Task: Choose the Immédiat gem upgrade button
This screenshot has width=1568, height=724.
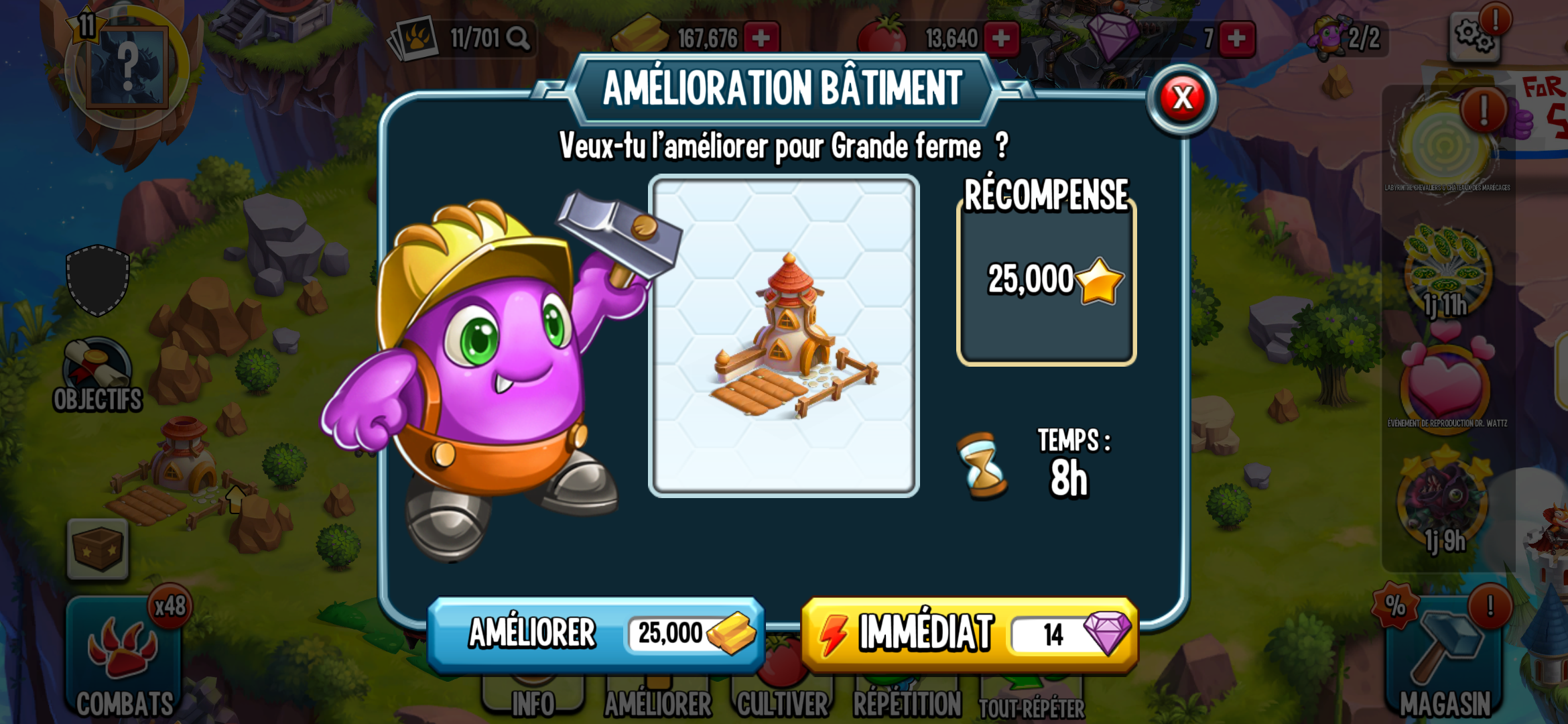Action: coord(969,633)
